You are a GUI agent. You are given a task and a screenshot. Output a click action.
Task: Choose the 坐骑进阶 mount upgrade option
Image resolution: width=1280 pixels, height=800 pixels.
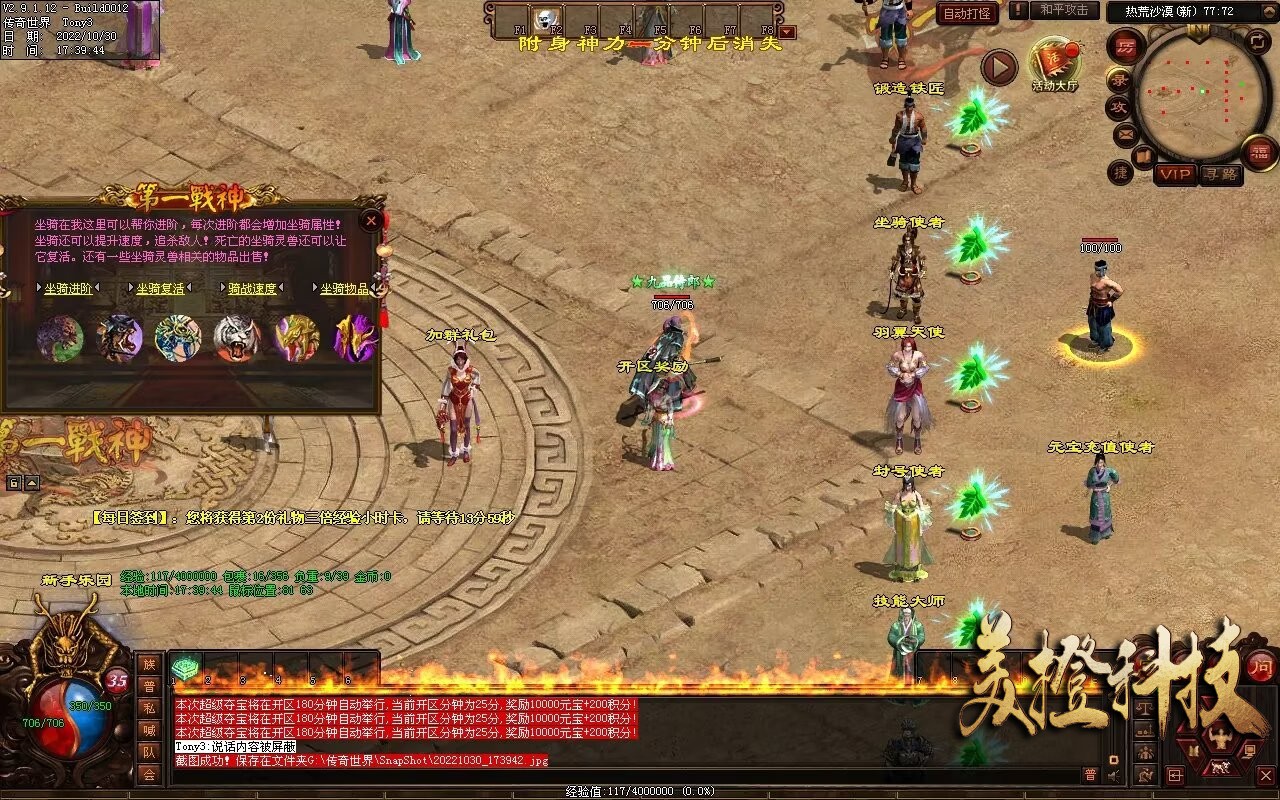(68, 289)
